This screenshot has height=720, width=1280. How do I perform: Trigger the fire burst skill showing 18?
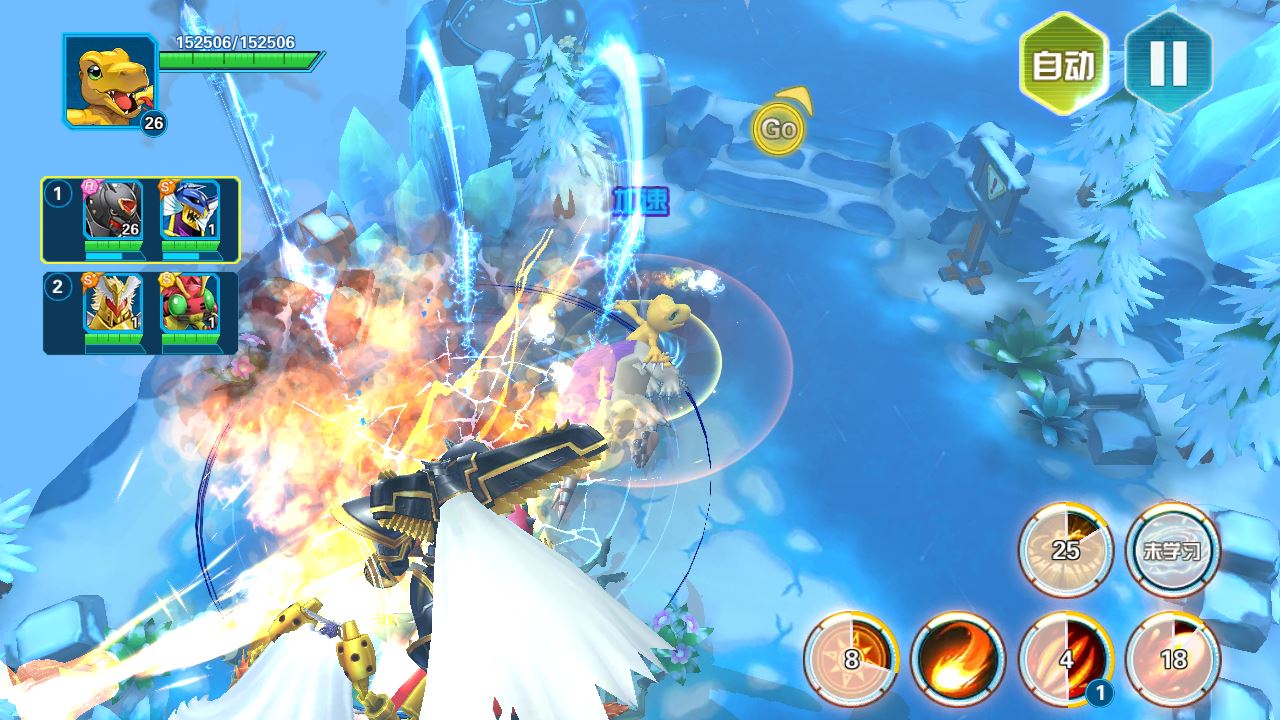pyautogui.click(x=1173, y=659)
